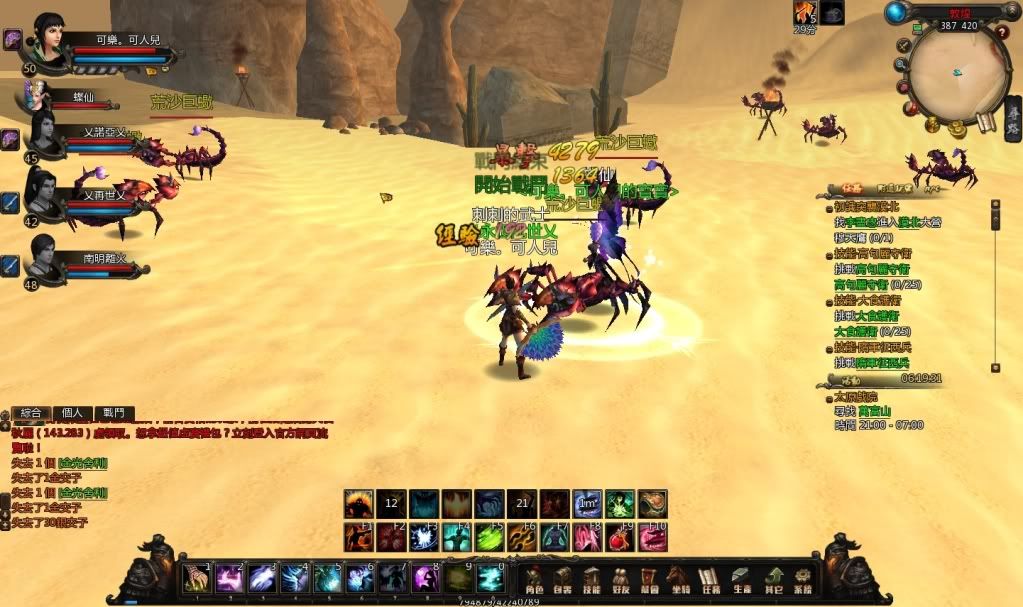
Task: Open the 系統 system menu
Action: 803,579
